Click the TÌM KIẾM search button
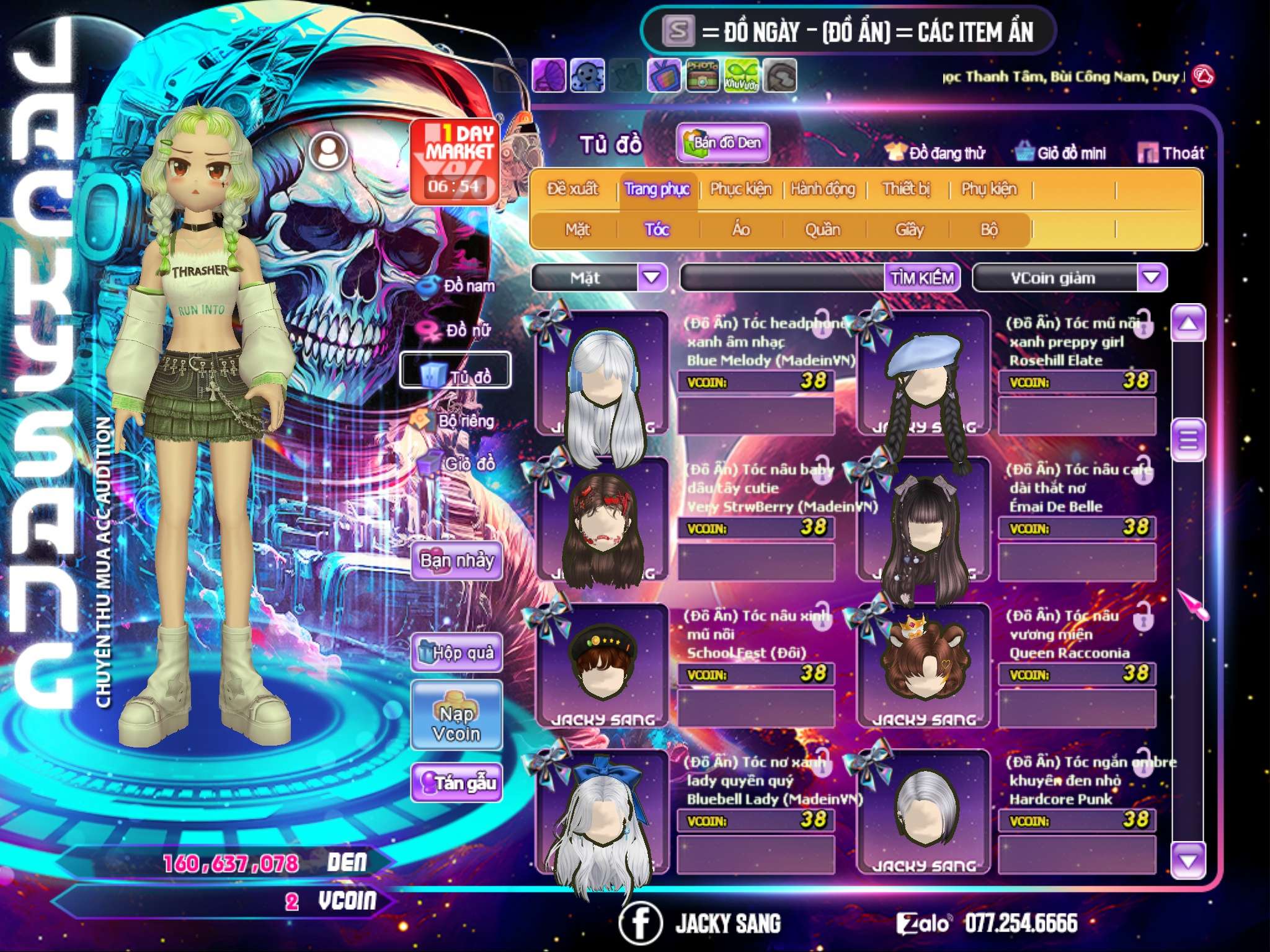Screen dimensions: 1270x952 point(922,278)
